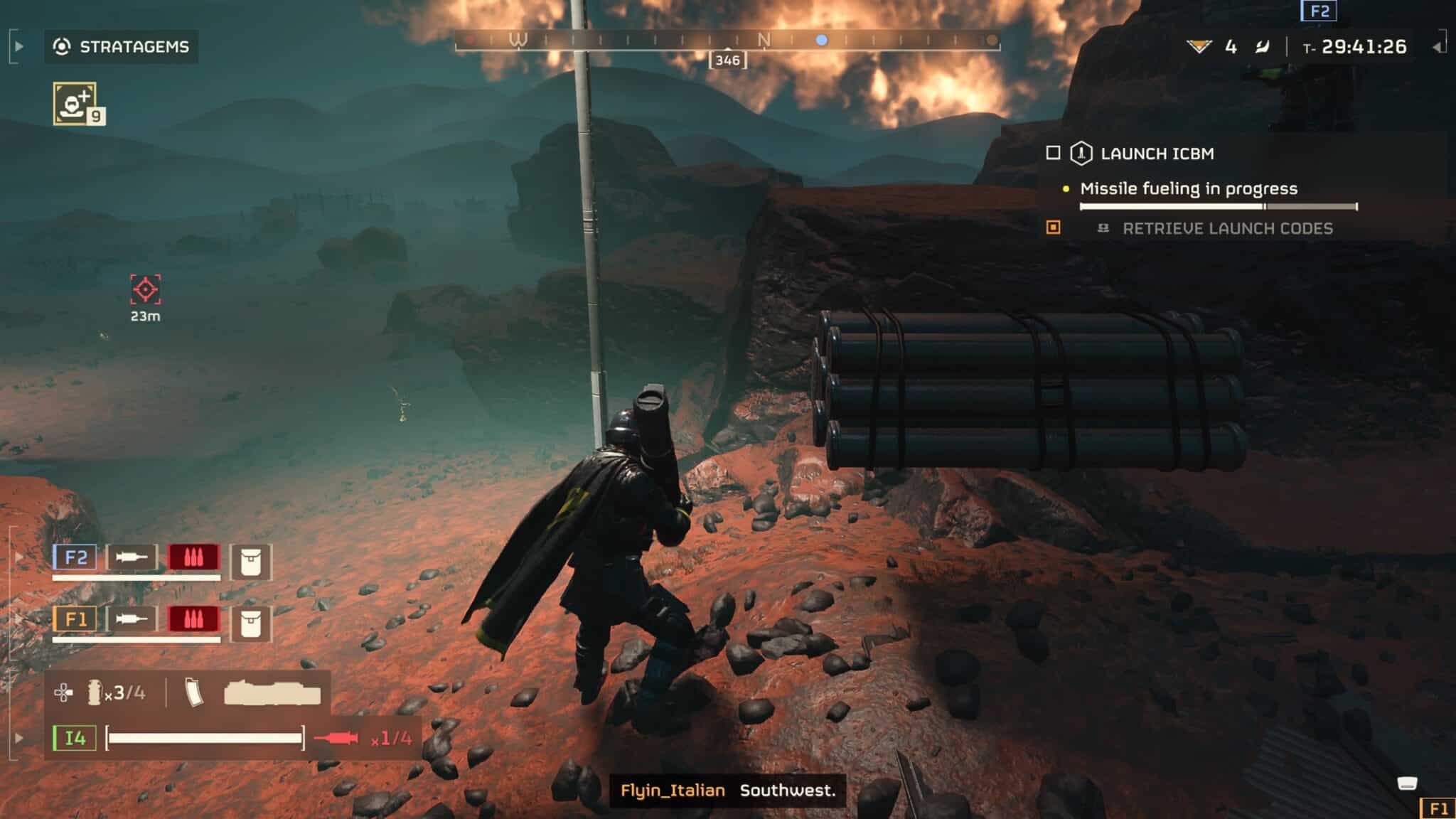Click the extraction shuttle icon next to the timer

click(x=1262, y=47)
